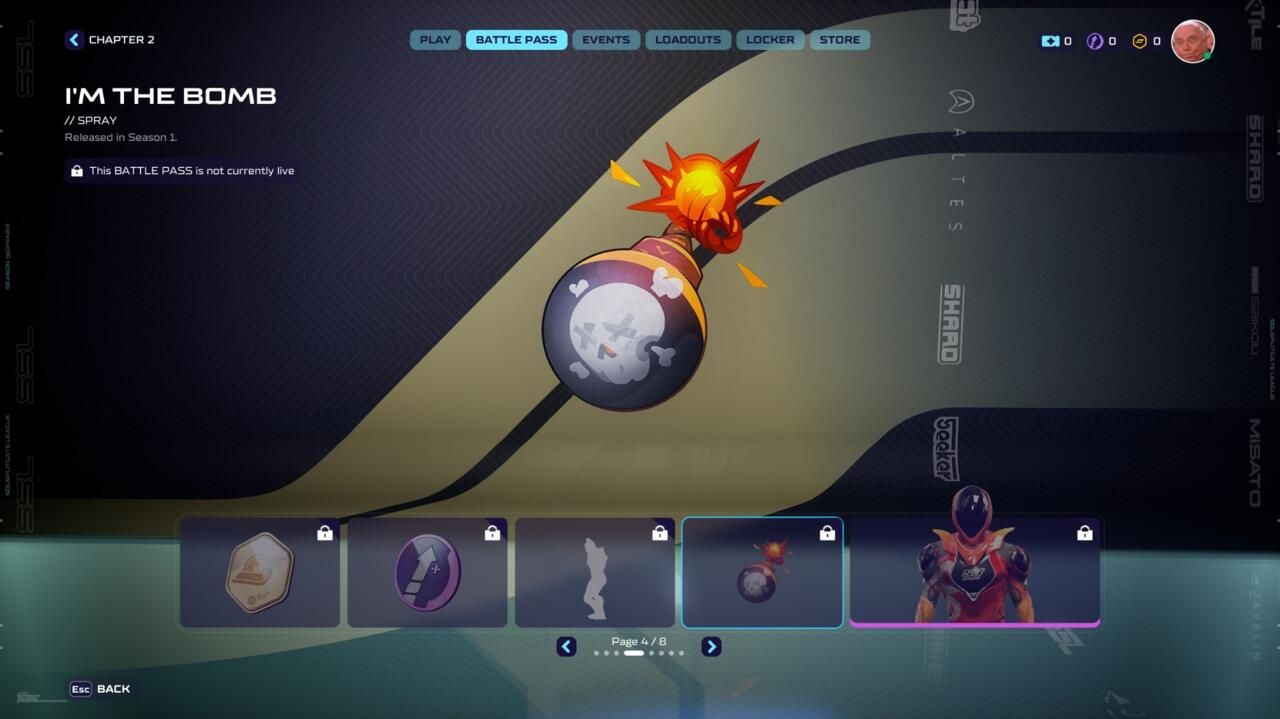
Task: Open the Store tab
Action: click(x=840, y=40)
